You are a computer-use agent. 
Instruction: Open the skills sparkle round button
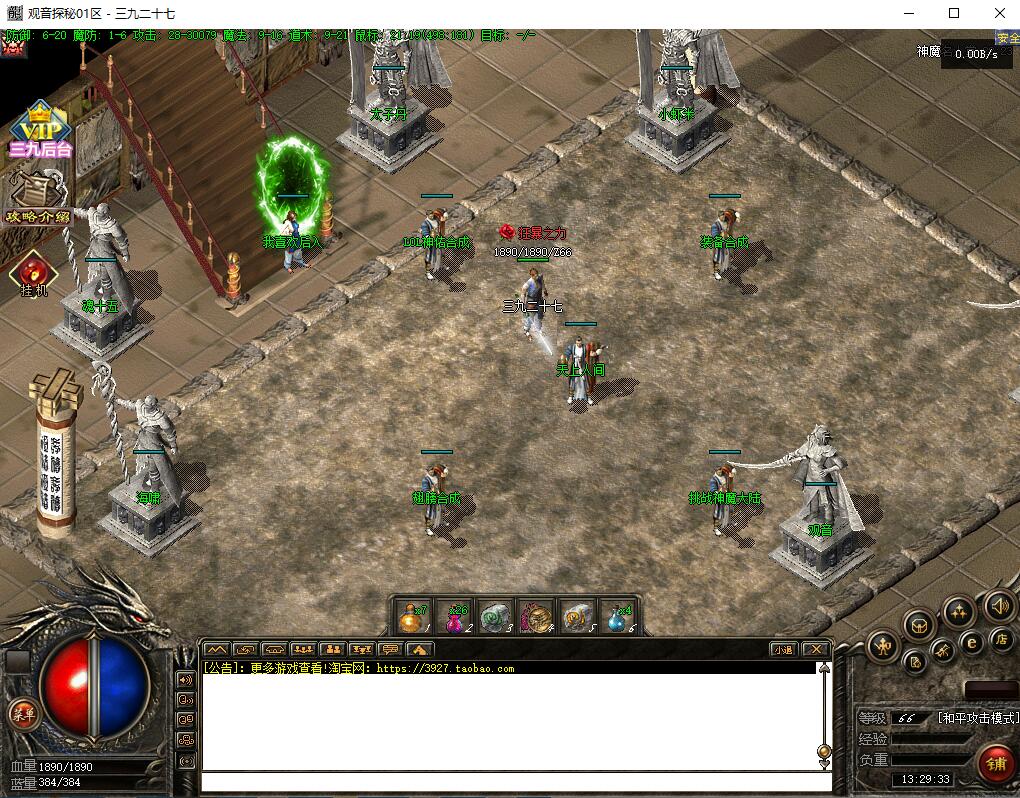959,612
